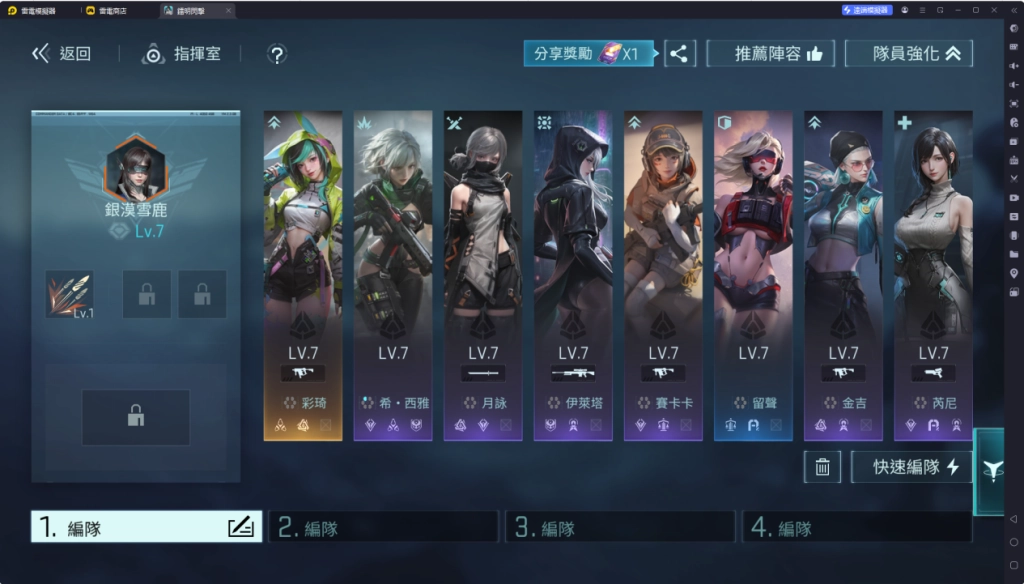Open 隊員強化 member enhancement

[x=908, y=54]
